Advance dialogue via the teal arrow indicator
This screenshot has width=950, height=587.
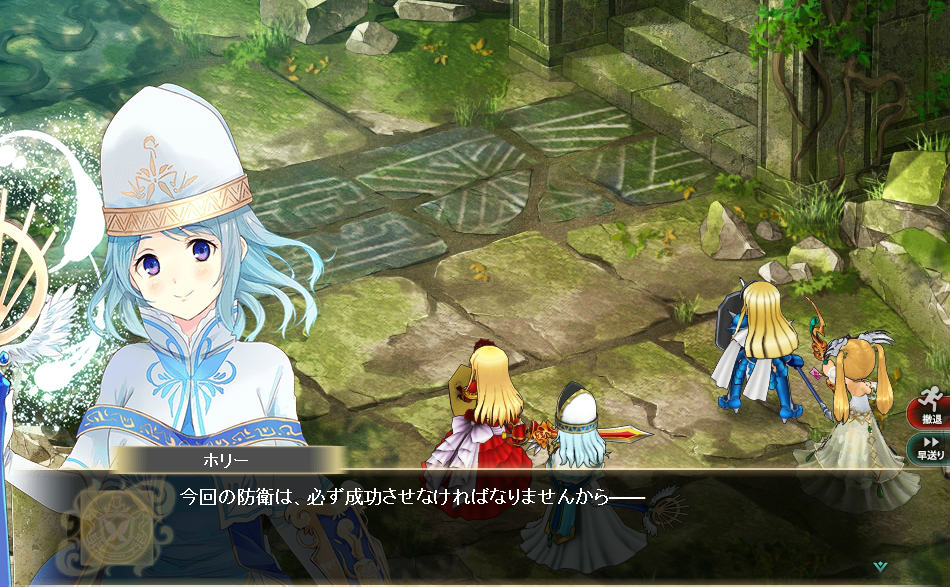click(x=879, y=566)
